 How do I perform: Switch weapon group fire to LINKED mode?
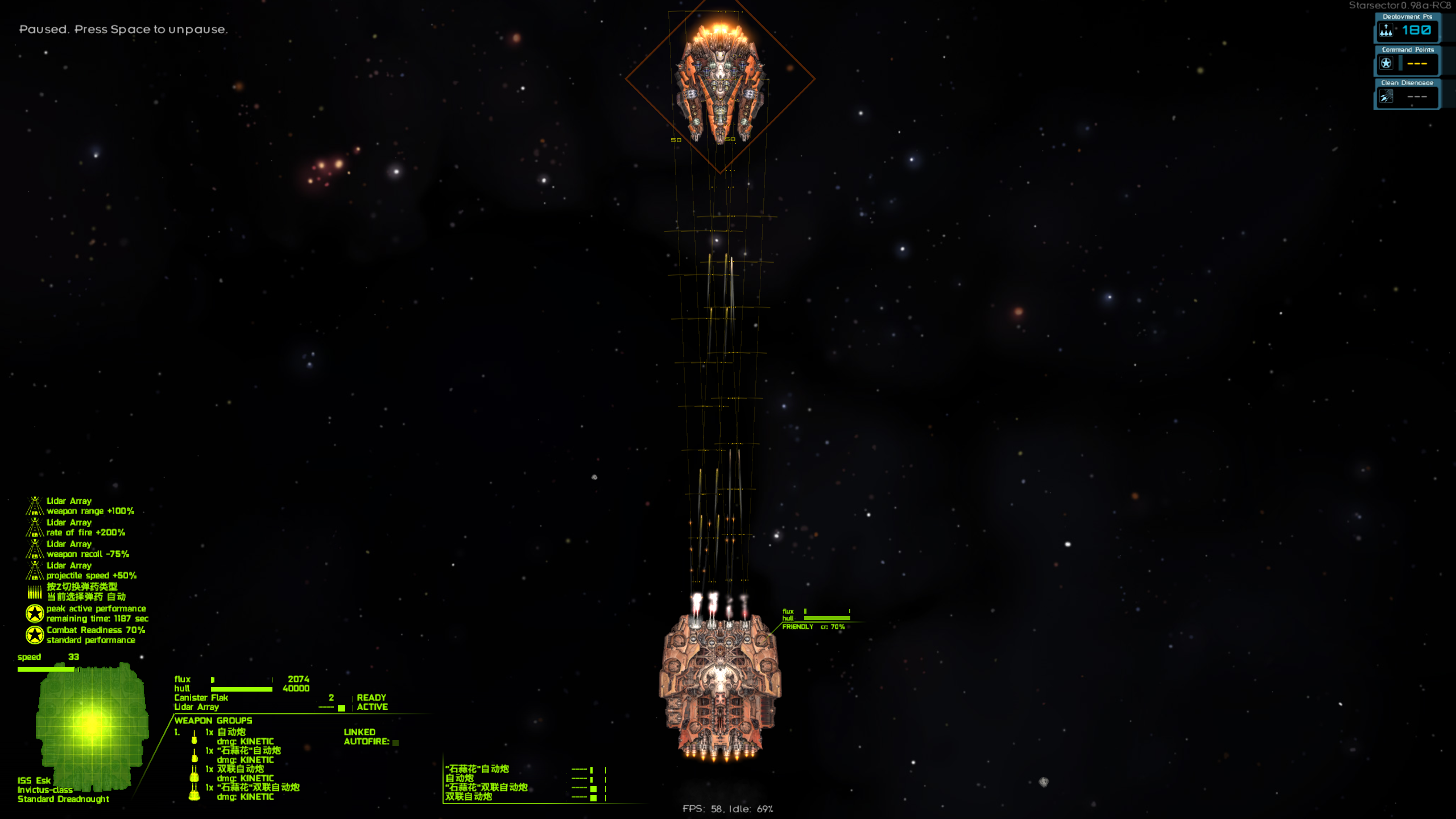(x=360, y=732)
